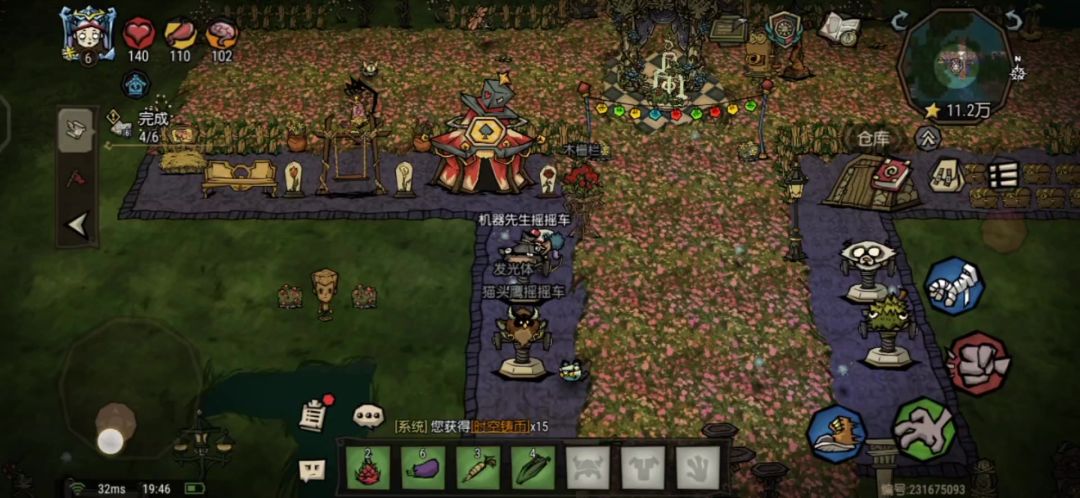Rotate camera with right rotate arrow
1080x498 pixels.
coord(1013,20)
